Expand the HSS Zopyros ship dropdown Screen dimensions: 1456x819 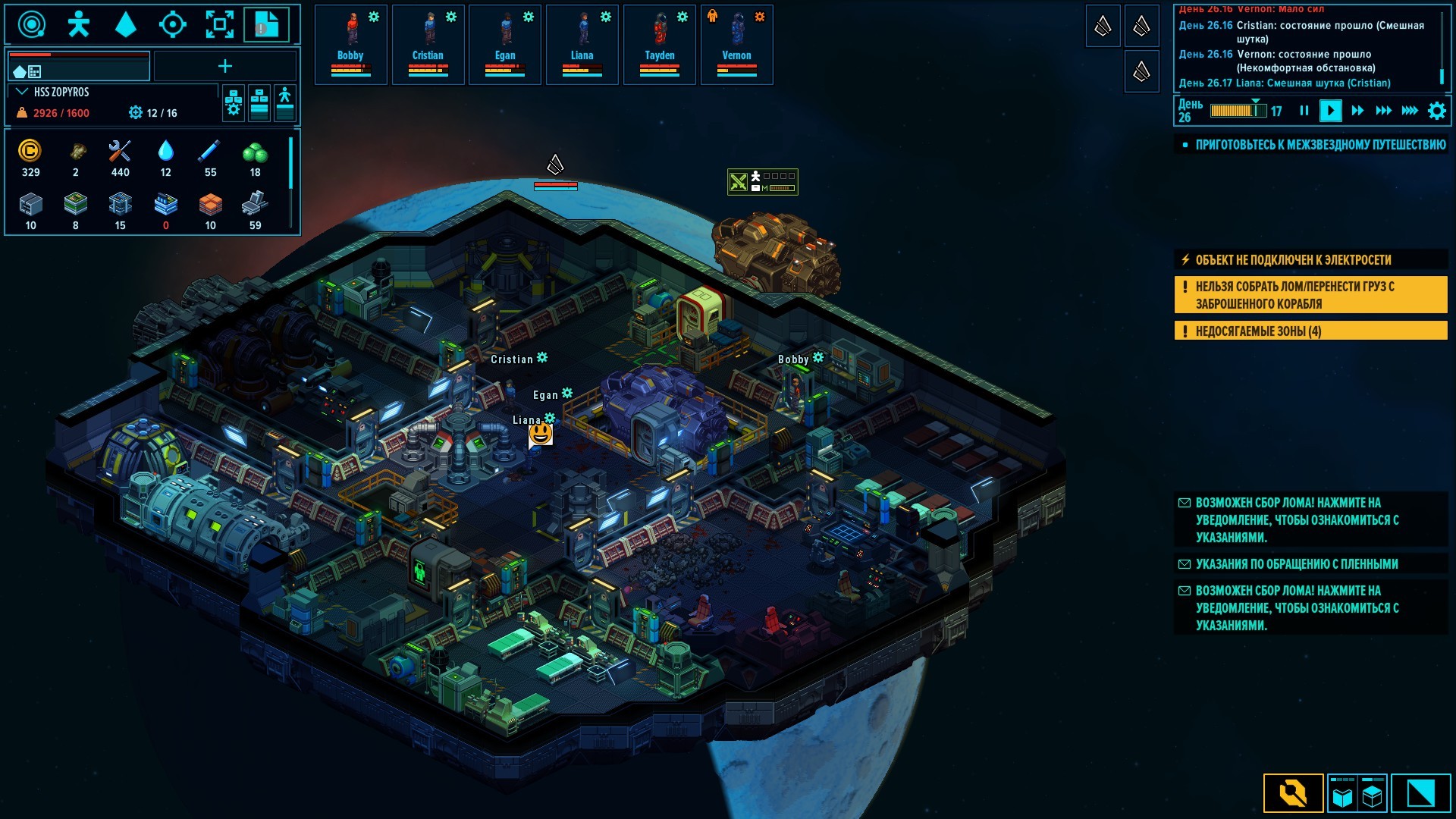click(22, 92)
